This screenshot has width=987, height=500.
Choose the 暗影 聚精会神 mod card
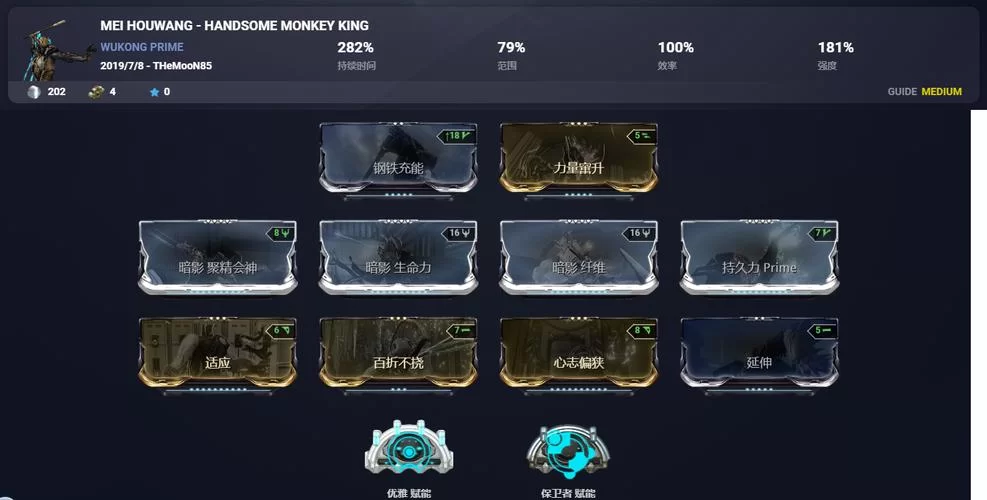coord(217,258)
